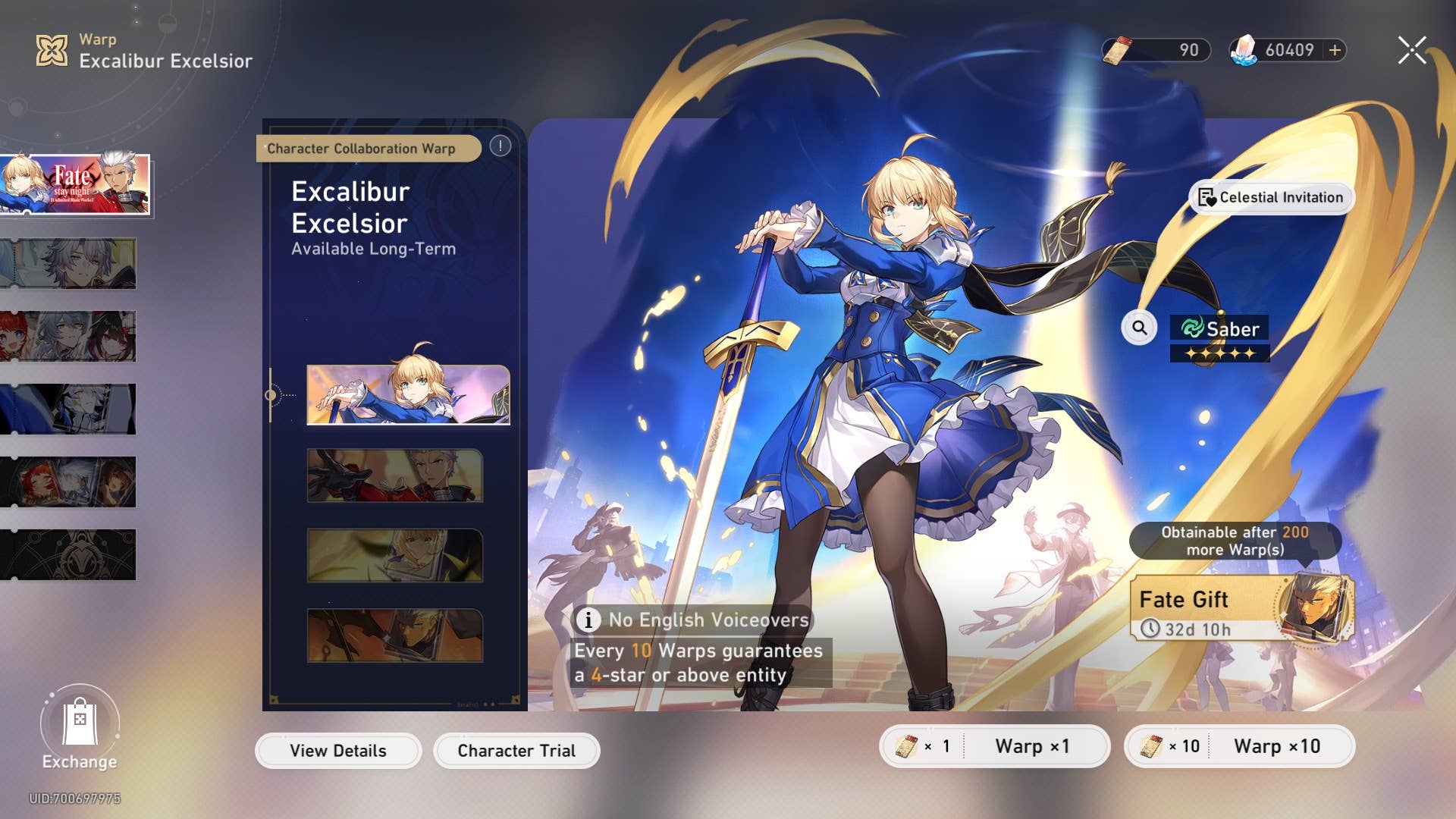
Task: Open View Details
Action: pyautogui.click(x=338, y=750)
